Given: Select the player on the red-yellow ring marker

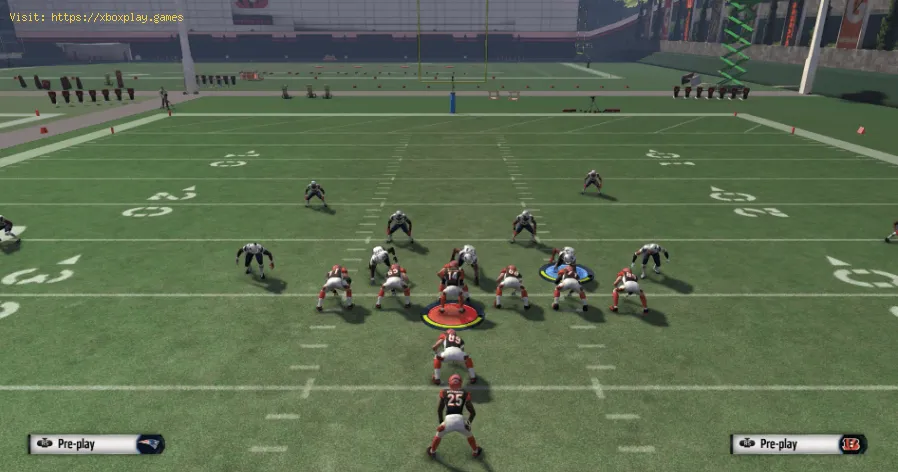Looking at the screenshot, I should pos(452,292).
